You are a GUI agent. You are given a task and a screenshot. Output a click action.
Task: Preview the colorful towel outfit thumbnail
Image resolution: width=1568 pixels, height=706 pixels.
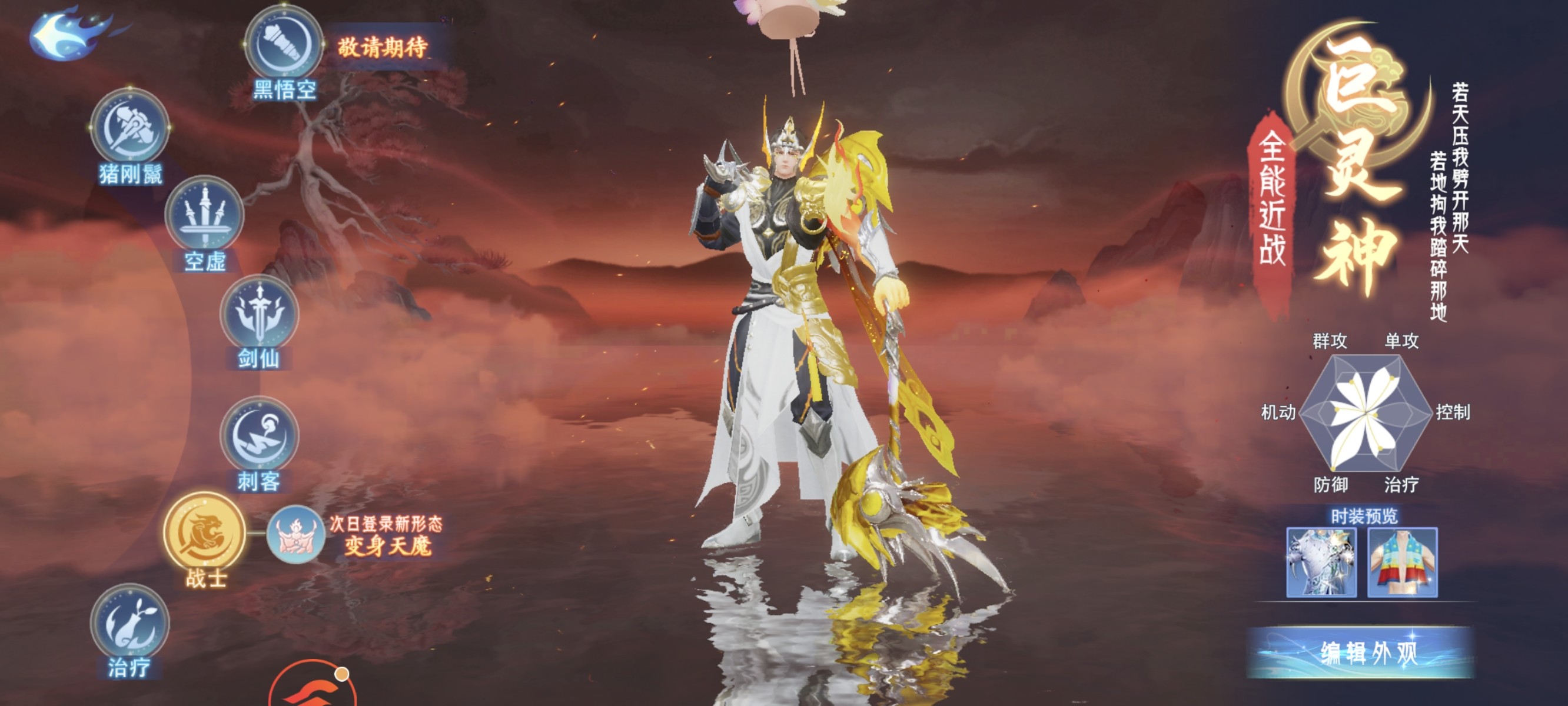(1403, 562)
